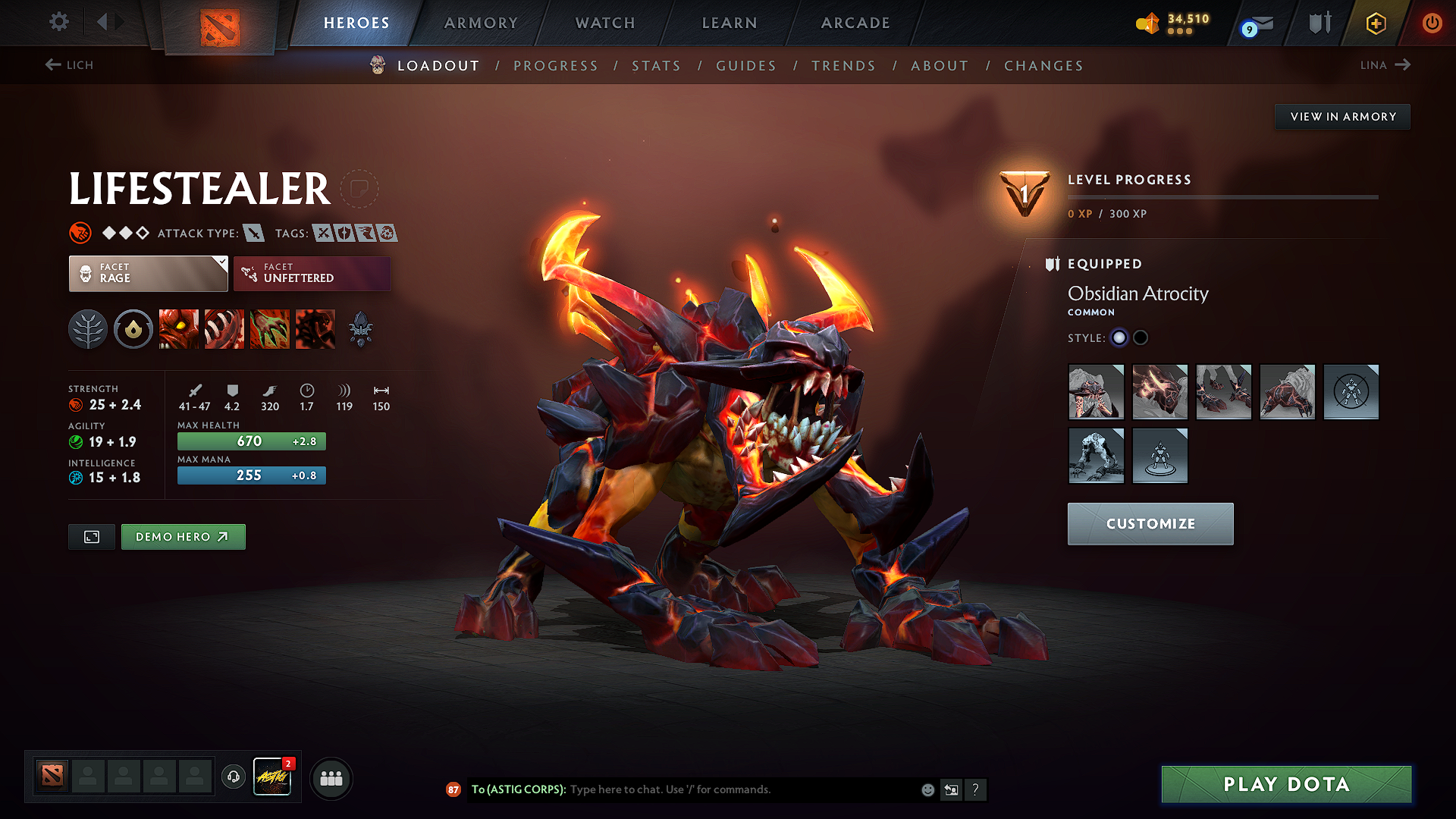Select the blue style option for Obsidian Atrocity

[x=1119, y=338]
